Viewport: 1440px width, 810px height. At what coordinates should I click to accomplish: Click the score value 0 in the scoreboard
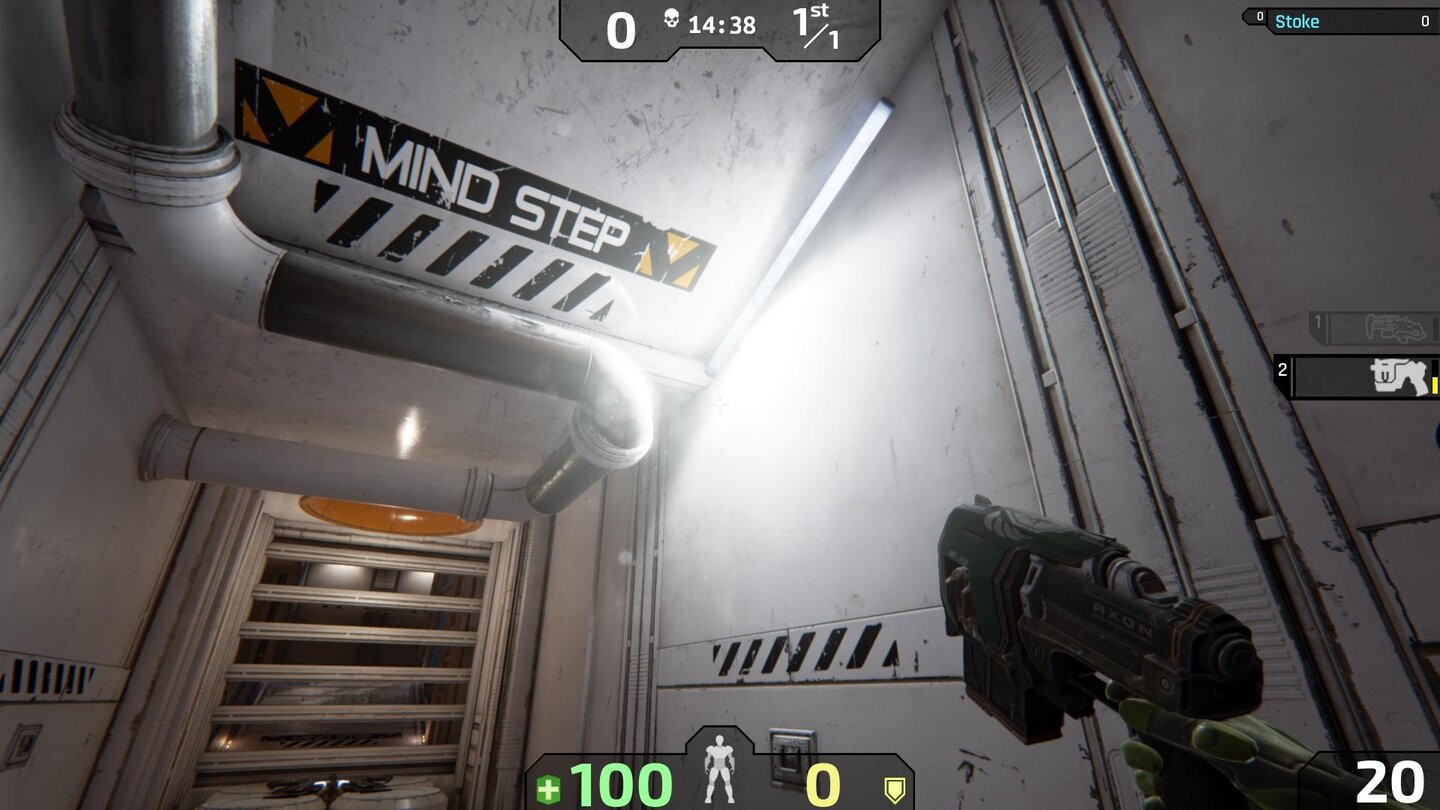point(622,28)
